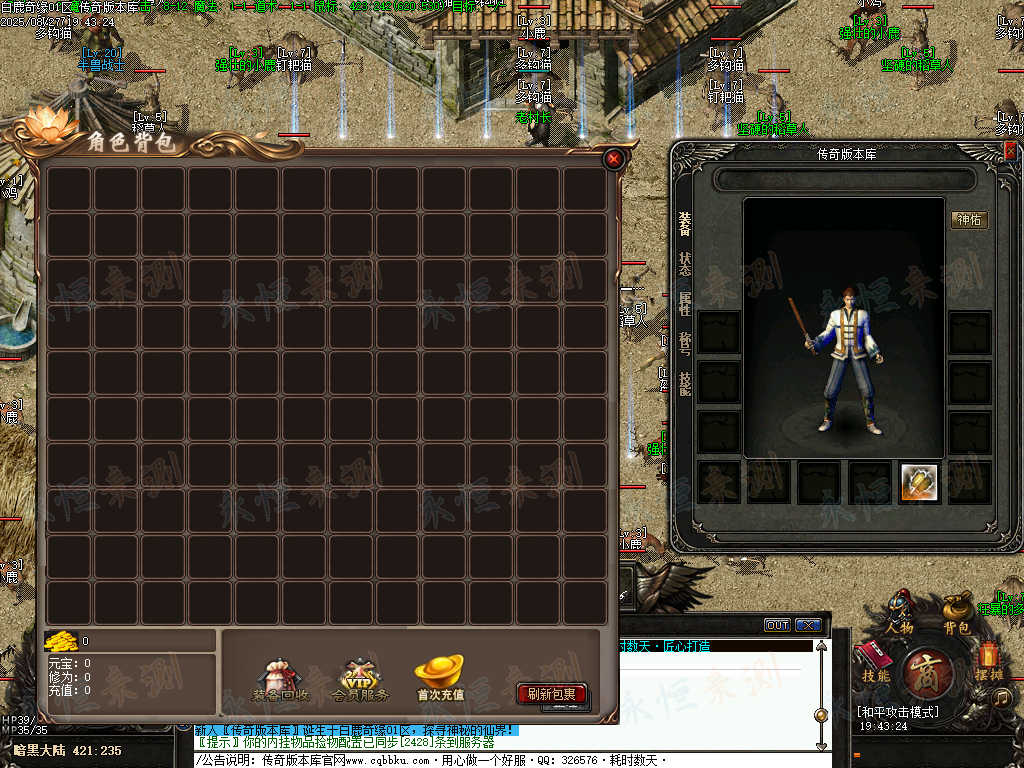The image size is (1024, 768).
Task: Switch to the 装备 equipment tab
Action: click(685, 223)
